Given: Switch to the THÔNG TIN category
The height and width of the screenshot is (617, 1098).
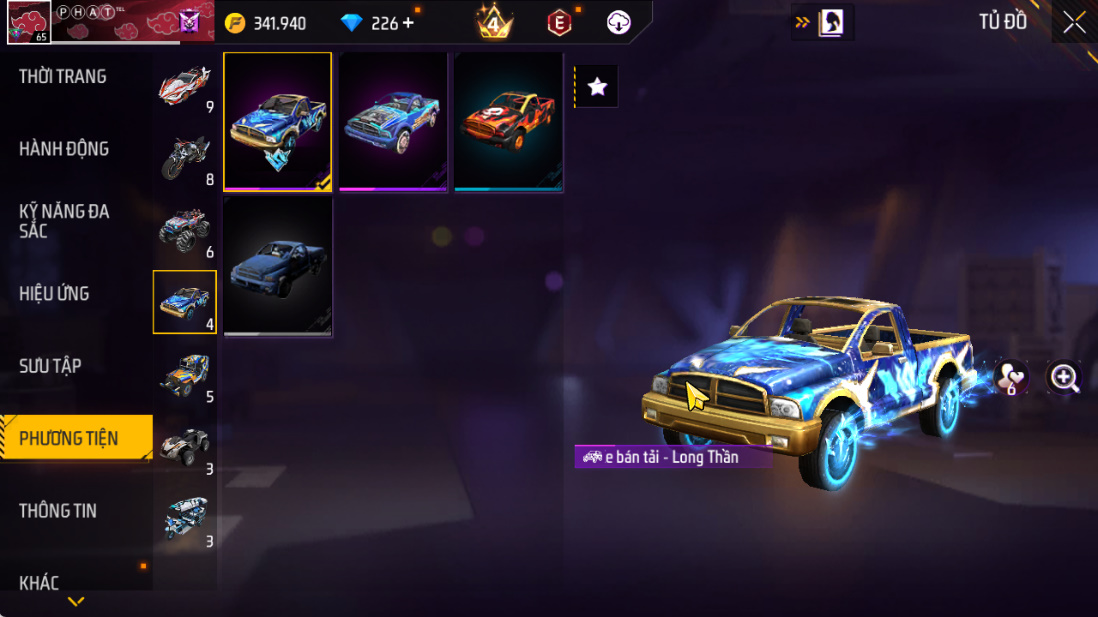Looking at the screenshot, I should click(x=58, y=511).
